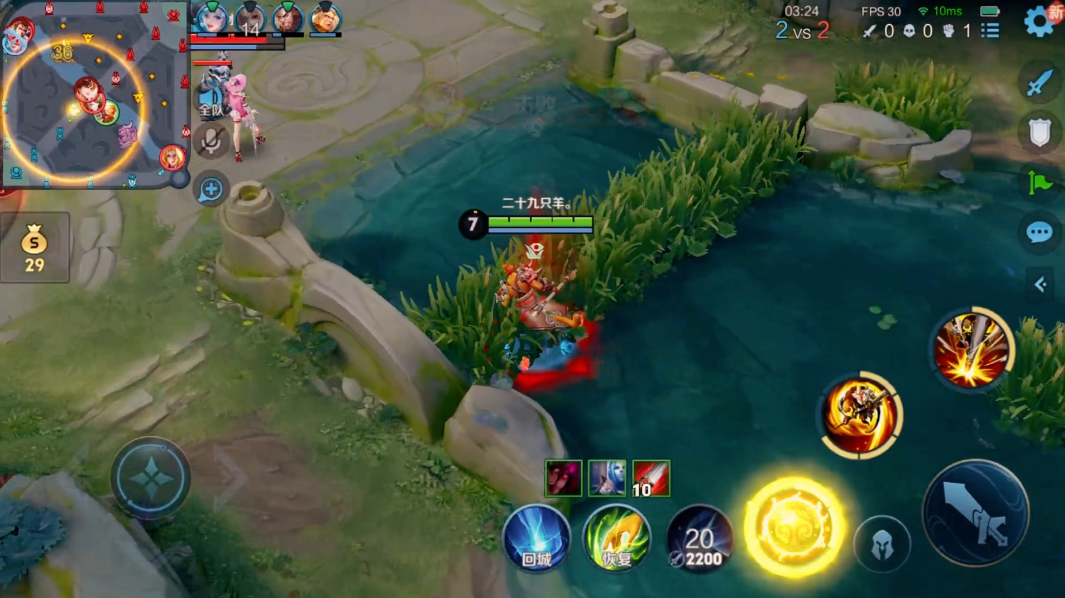Tap the movement joystick pad
1065x598 pixels.
151,479
